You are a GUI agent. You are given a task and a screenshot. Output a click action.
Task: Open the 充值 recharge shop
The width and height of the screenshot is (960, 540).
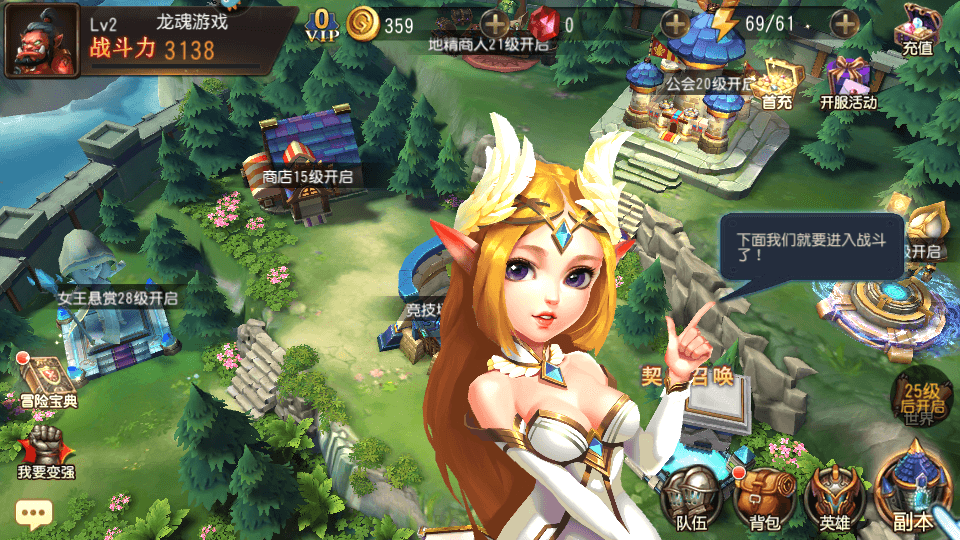(x=916, y=30)
